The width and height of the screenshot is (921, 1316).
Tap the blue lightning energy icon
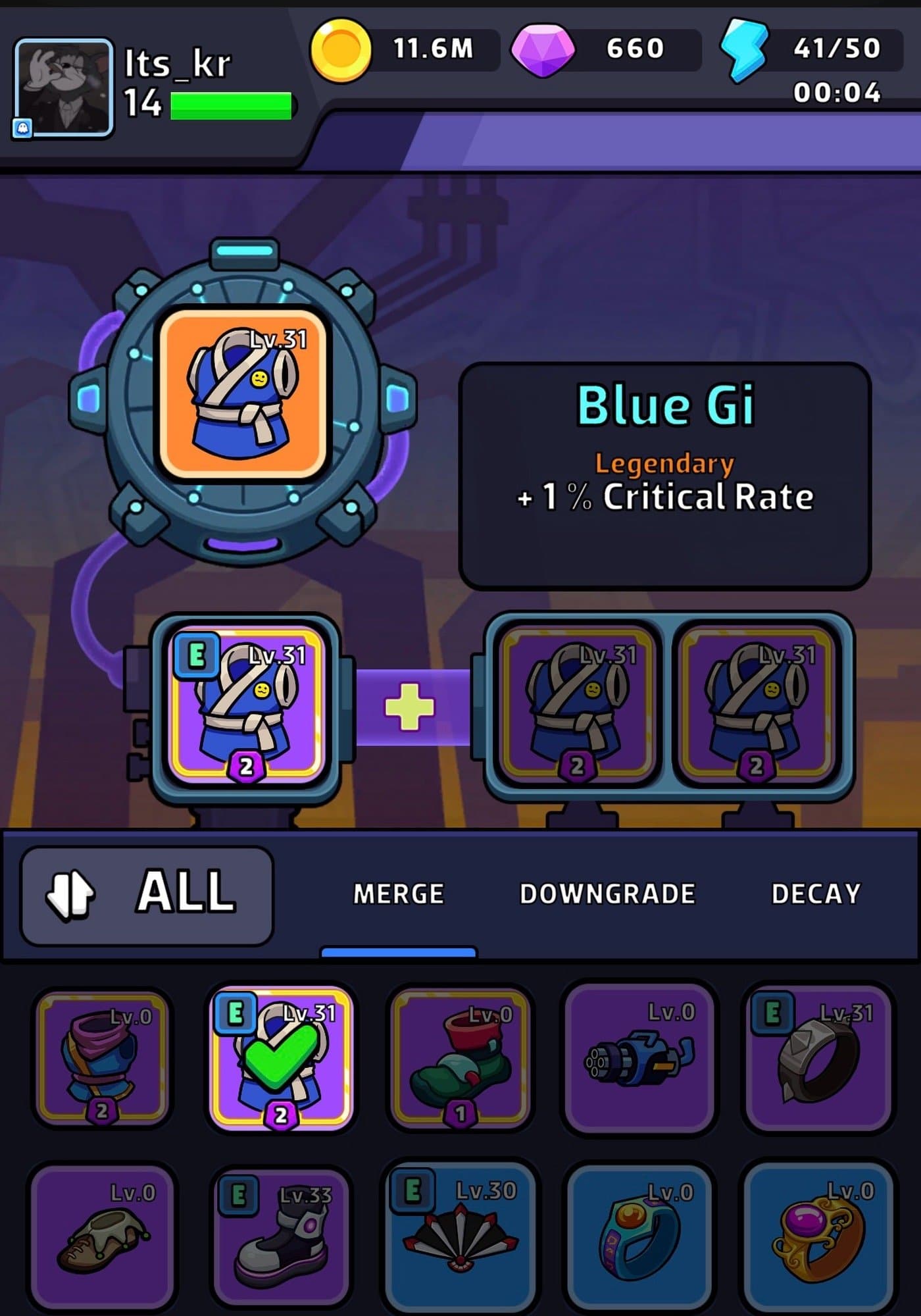coord(744,51)
